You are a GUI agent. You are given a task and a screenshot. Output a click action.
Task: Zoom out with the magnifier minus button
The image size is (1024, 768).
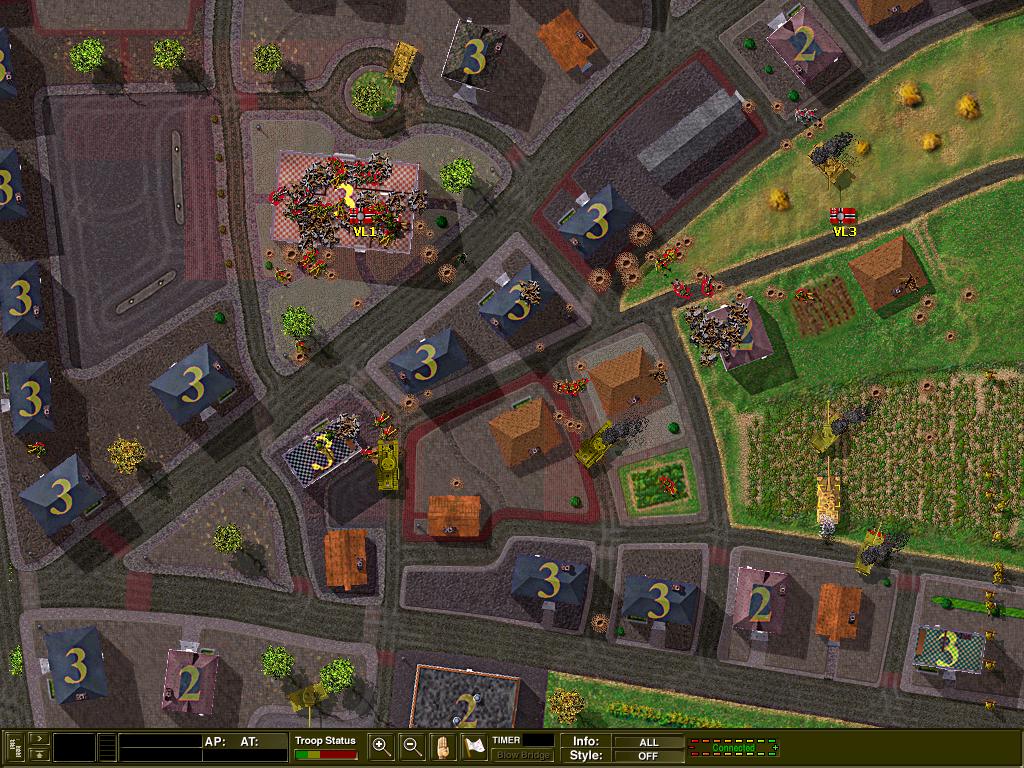[x=412, y=746]
